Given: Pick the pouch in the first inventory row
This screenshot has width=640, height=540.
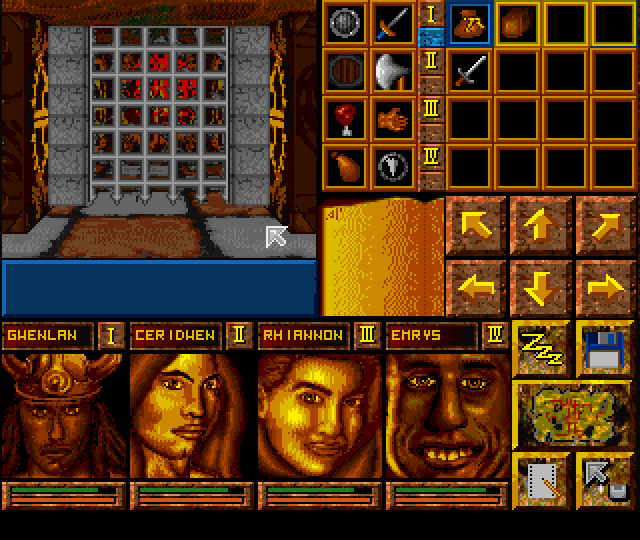Looking at the screenshot, I should [x=469, y=23].
